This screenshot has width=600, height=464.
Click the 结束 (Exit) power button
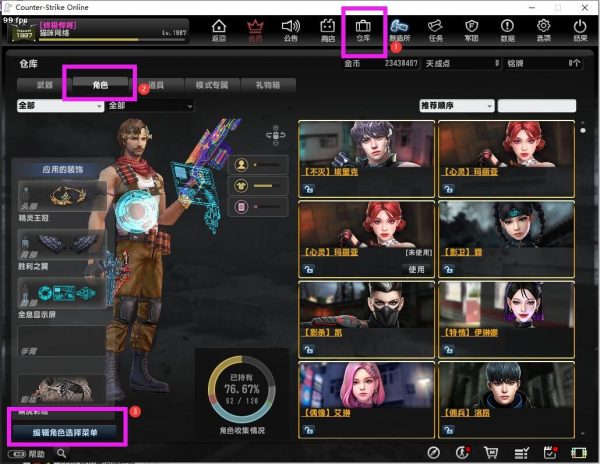(580, 31)
